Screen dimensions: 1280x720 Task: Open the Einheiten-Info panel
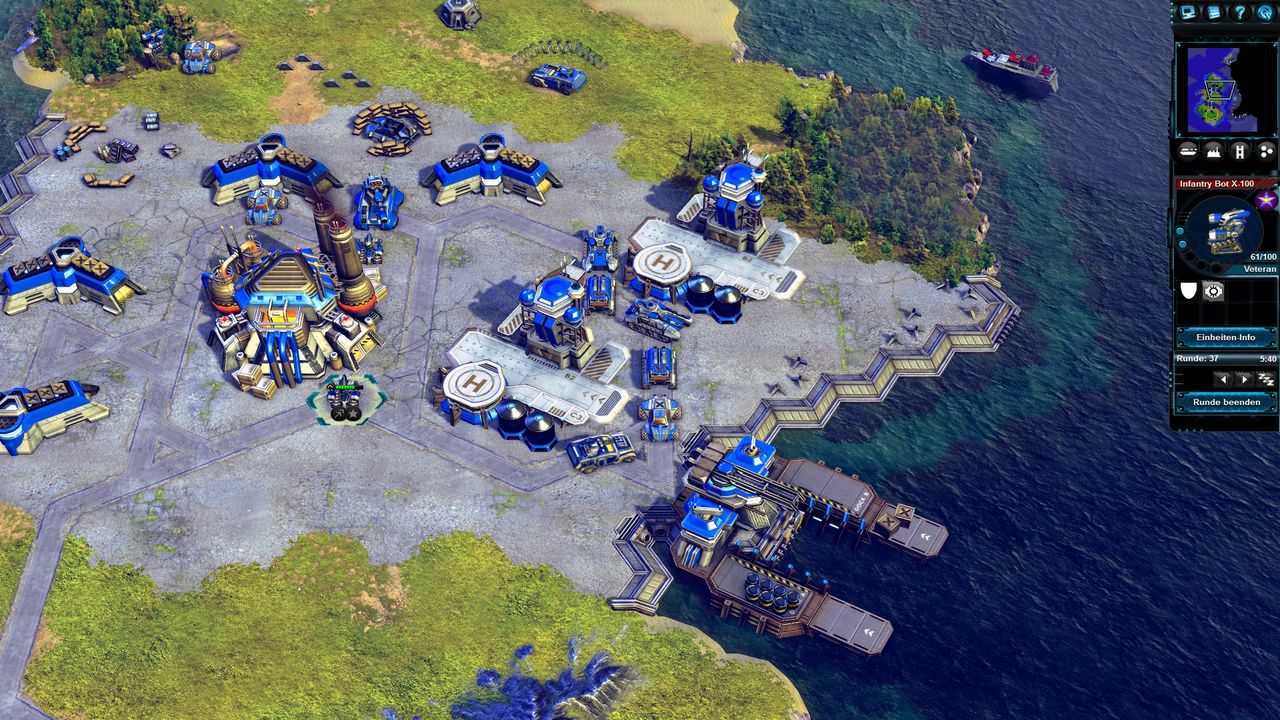point(1226,337)
